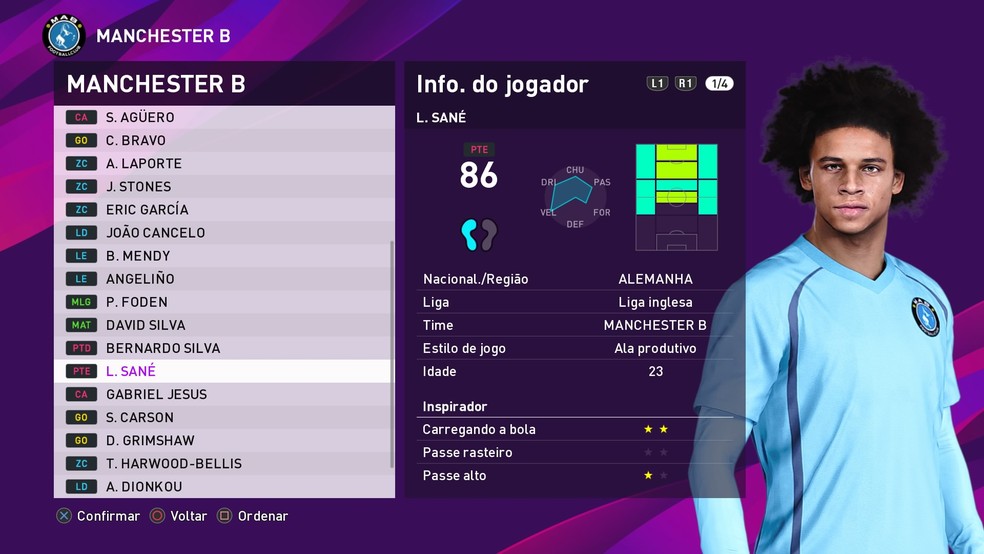Pick T. Harwood-Bellis player row

coord(224,463)
